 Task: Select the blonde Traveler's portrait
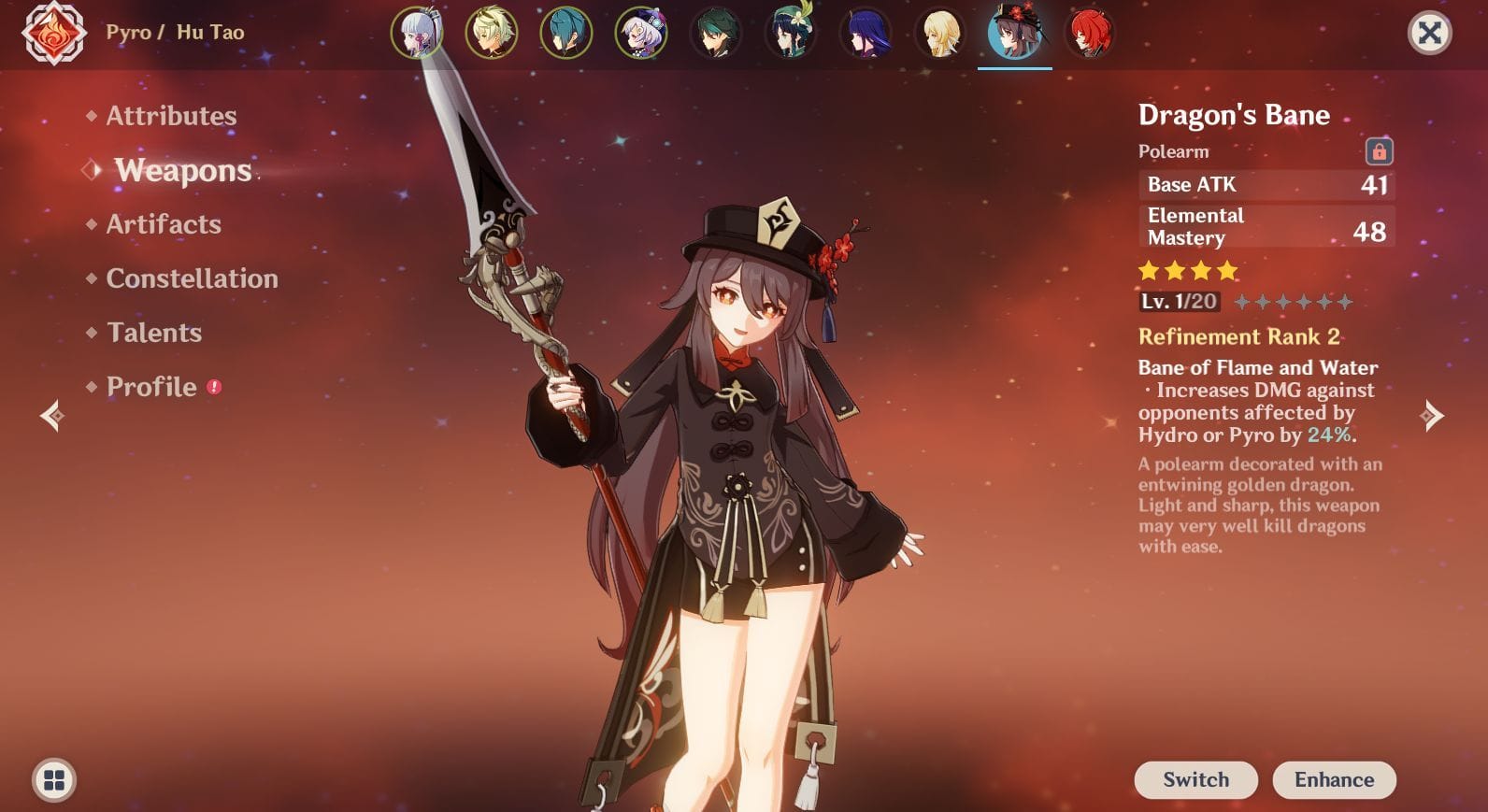(x=941, y=33)
